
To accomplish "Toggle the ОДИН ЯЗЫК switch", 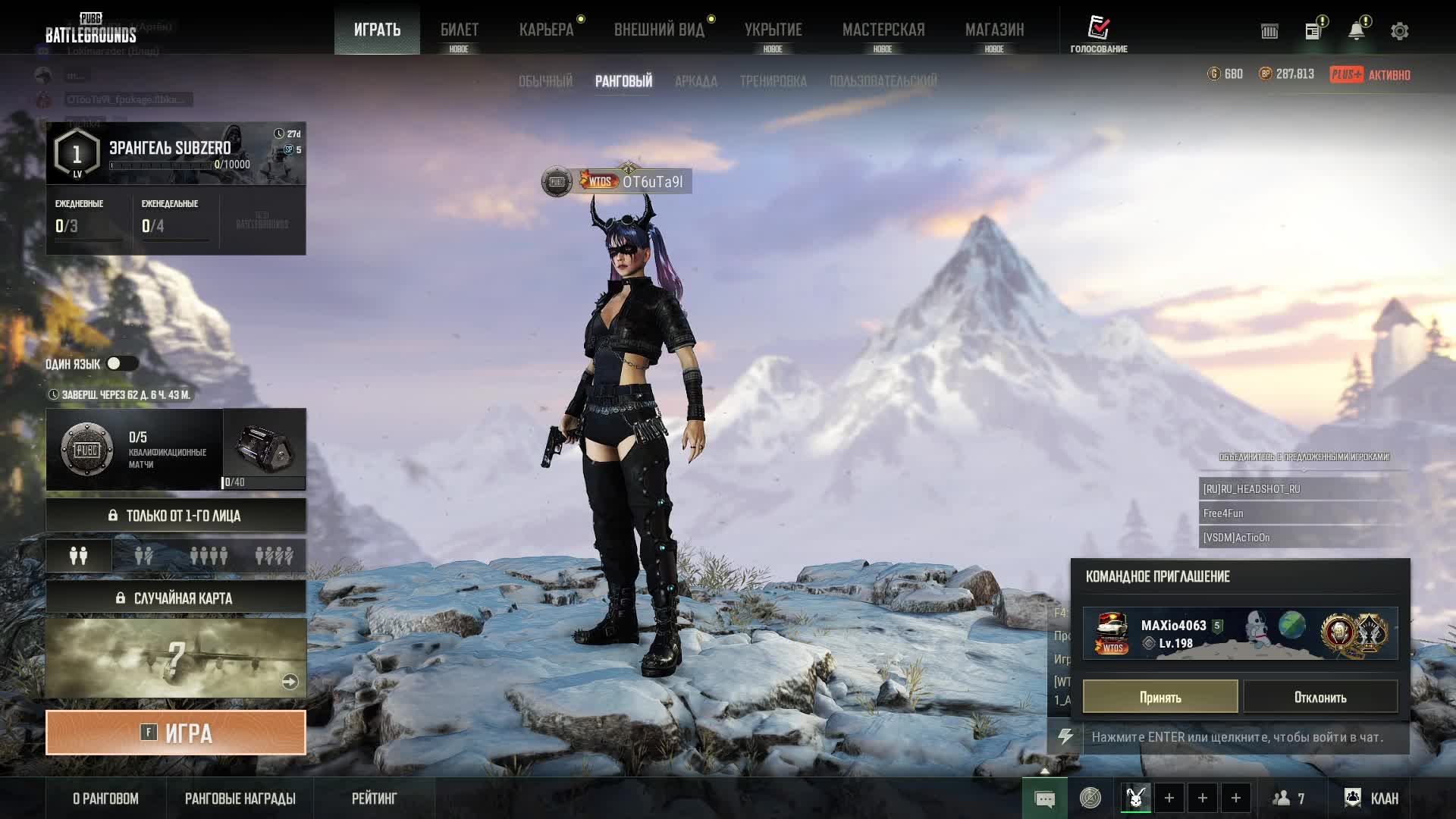I will [121, 364].
